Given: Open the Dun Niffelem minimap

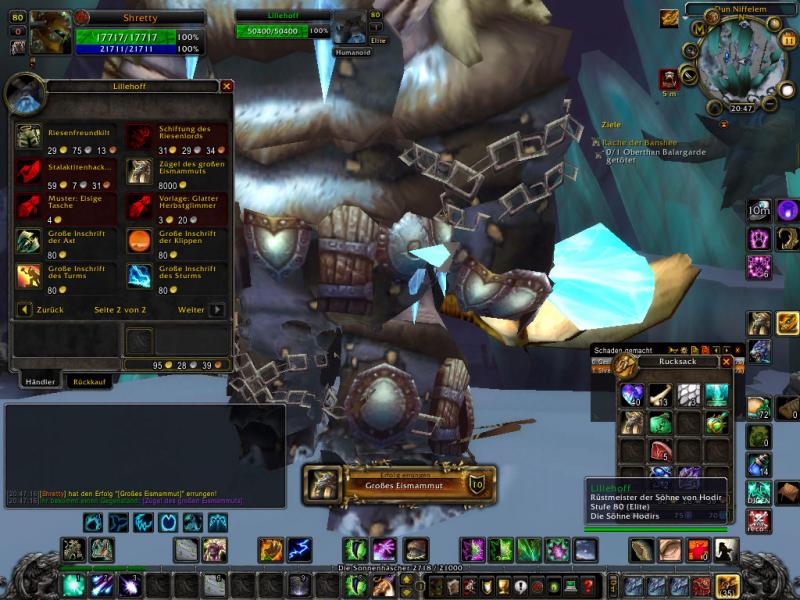Looking at the screenshot, I should point(737,58).
